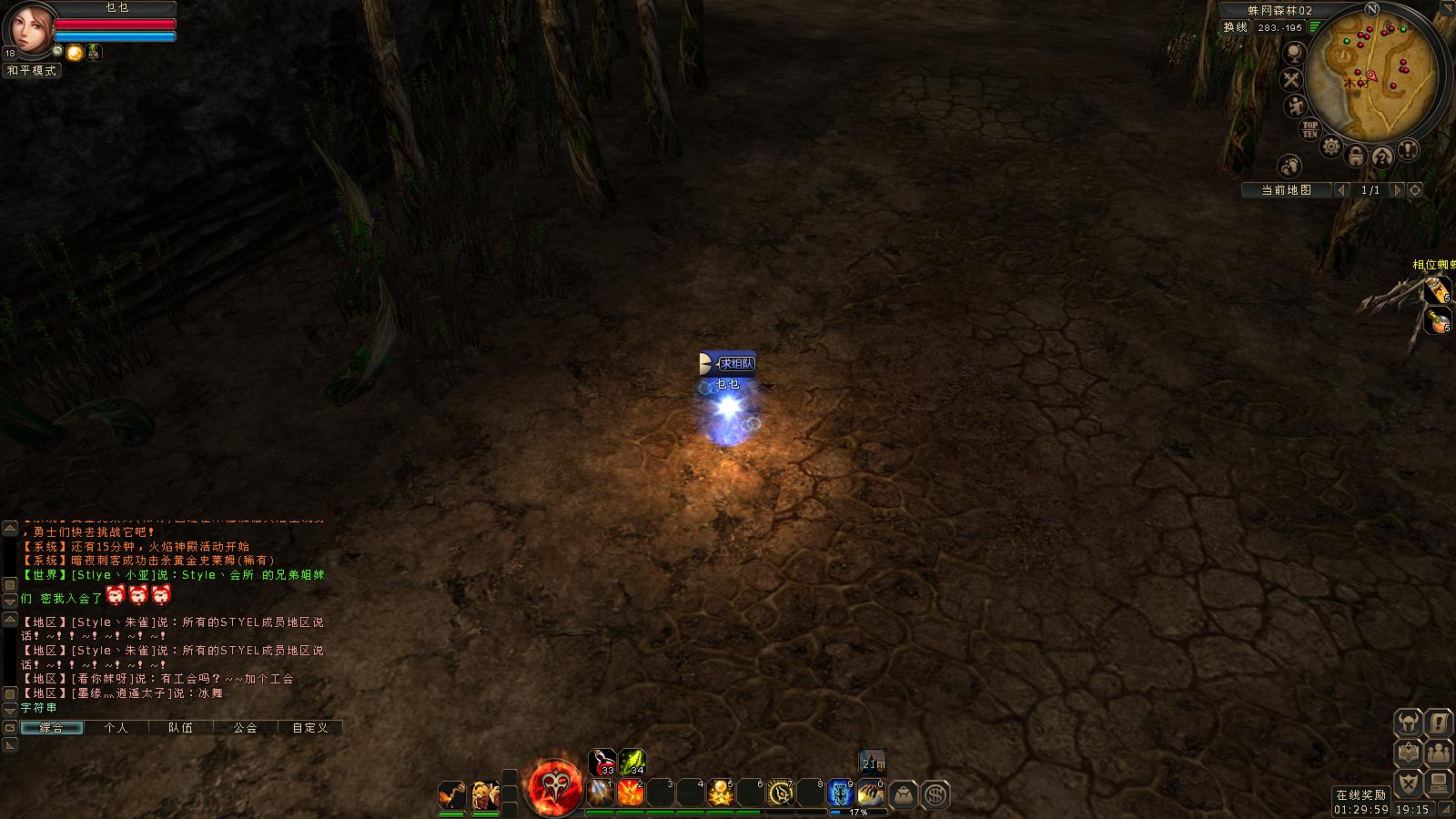Open the dollar-sign shop icon

point(935,795)
